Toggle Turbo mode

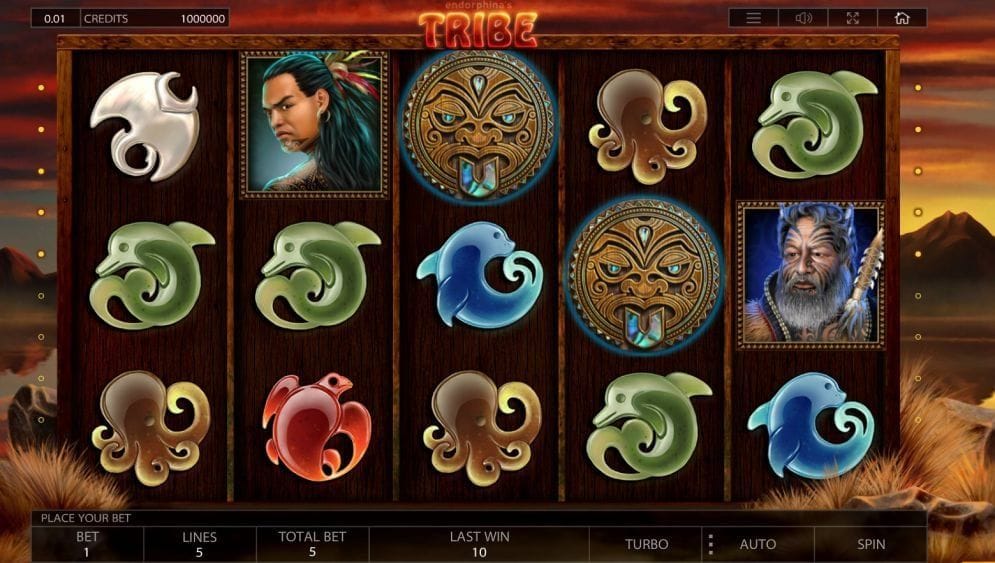pos(646,544)
